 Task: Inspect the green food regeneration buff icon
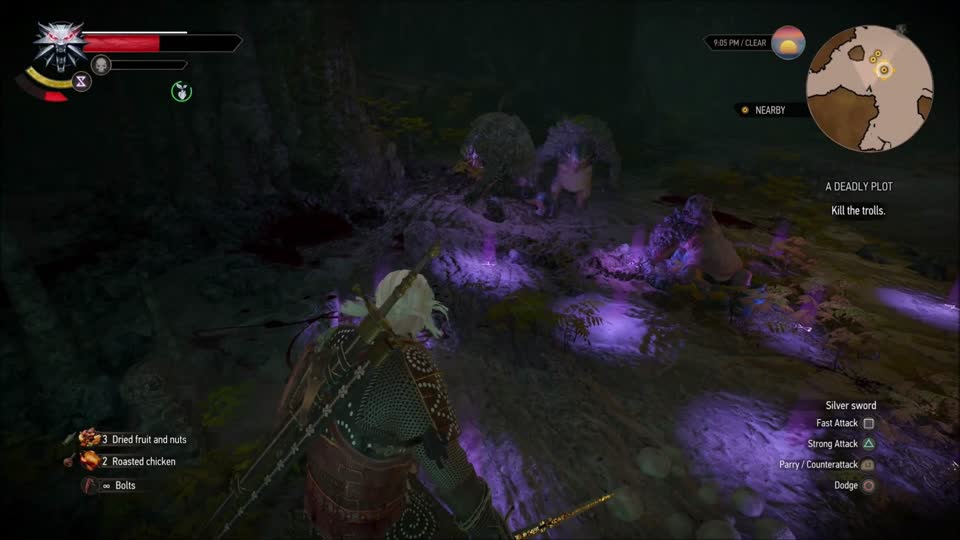(x=181, y=92)
